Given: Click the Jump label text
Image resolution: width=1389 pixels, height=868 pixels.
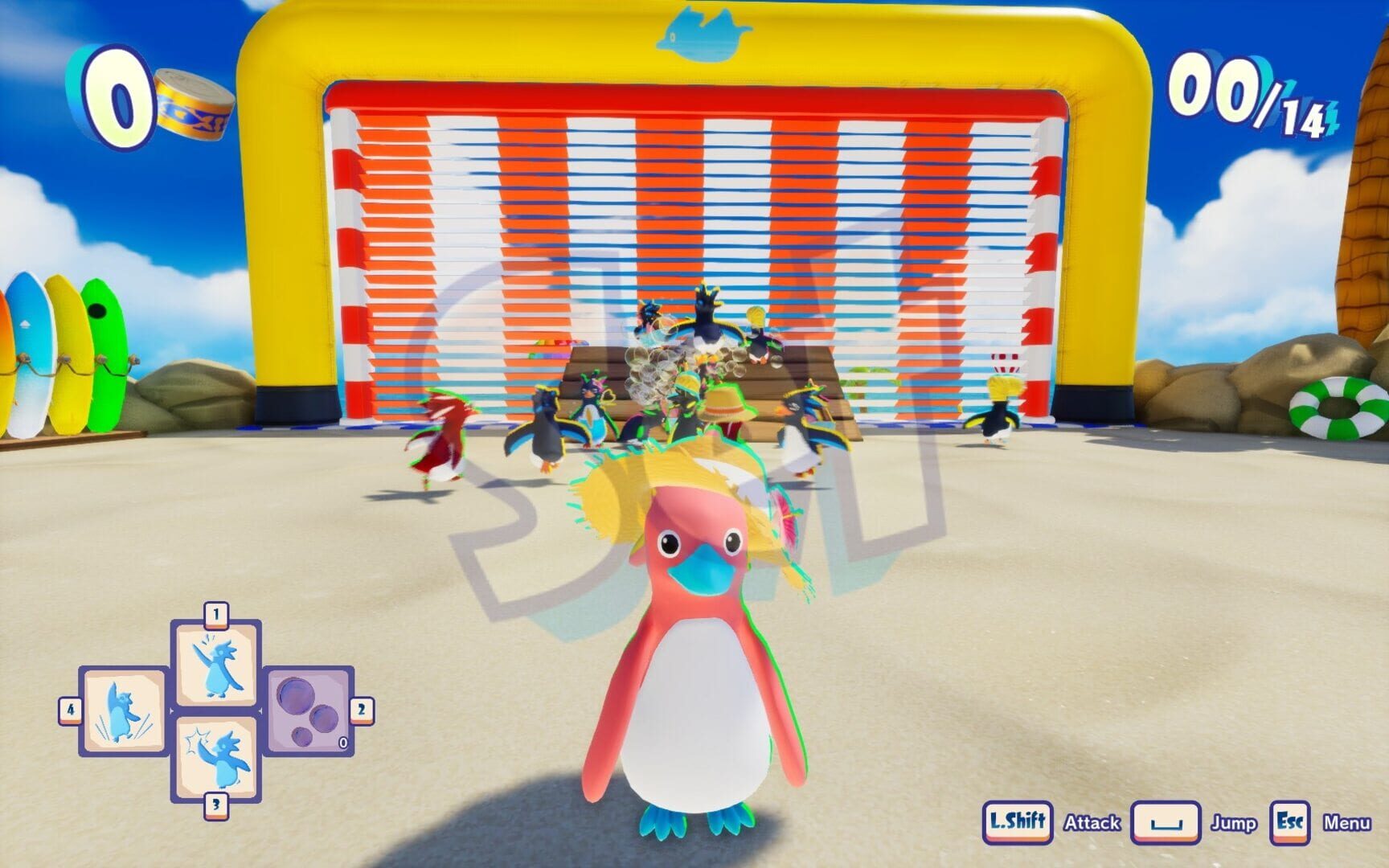Looking at the screenshot, I should click(x=1233, y=823).
